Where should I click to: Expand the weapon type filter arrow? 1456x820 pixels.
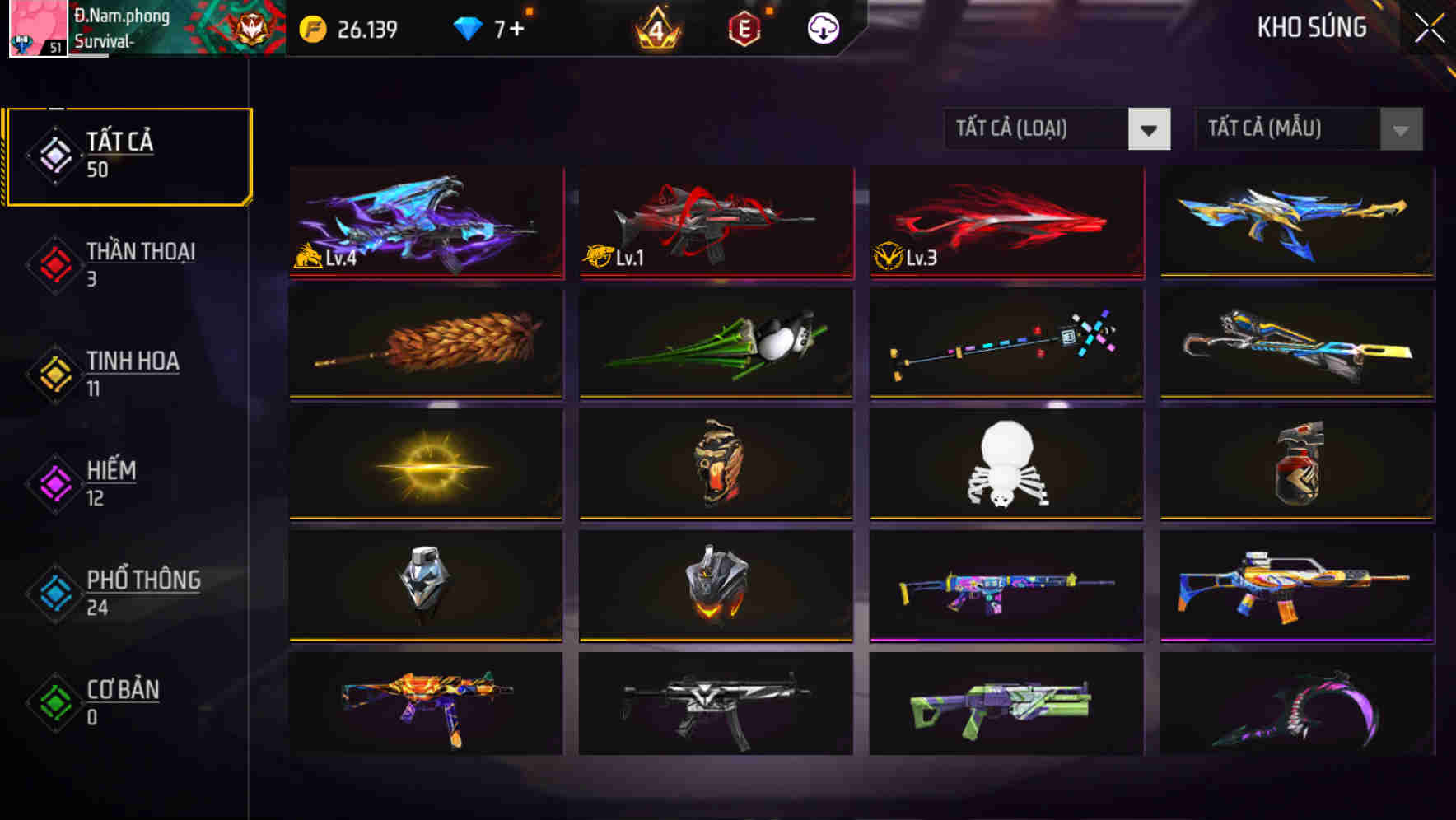[1150, 129]
